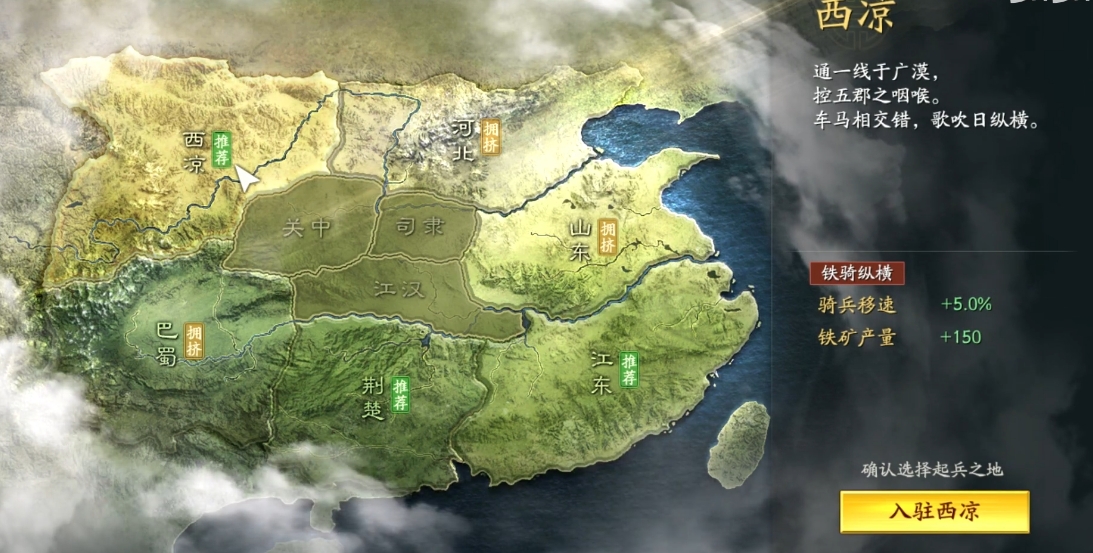The image size is (1093, 553).
Task: Select the 江东 region
Action: tap(601, 373)
